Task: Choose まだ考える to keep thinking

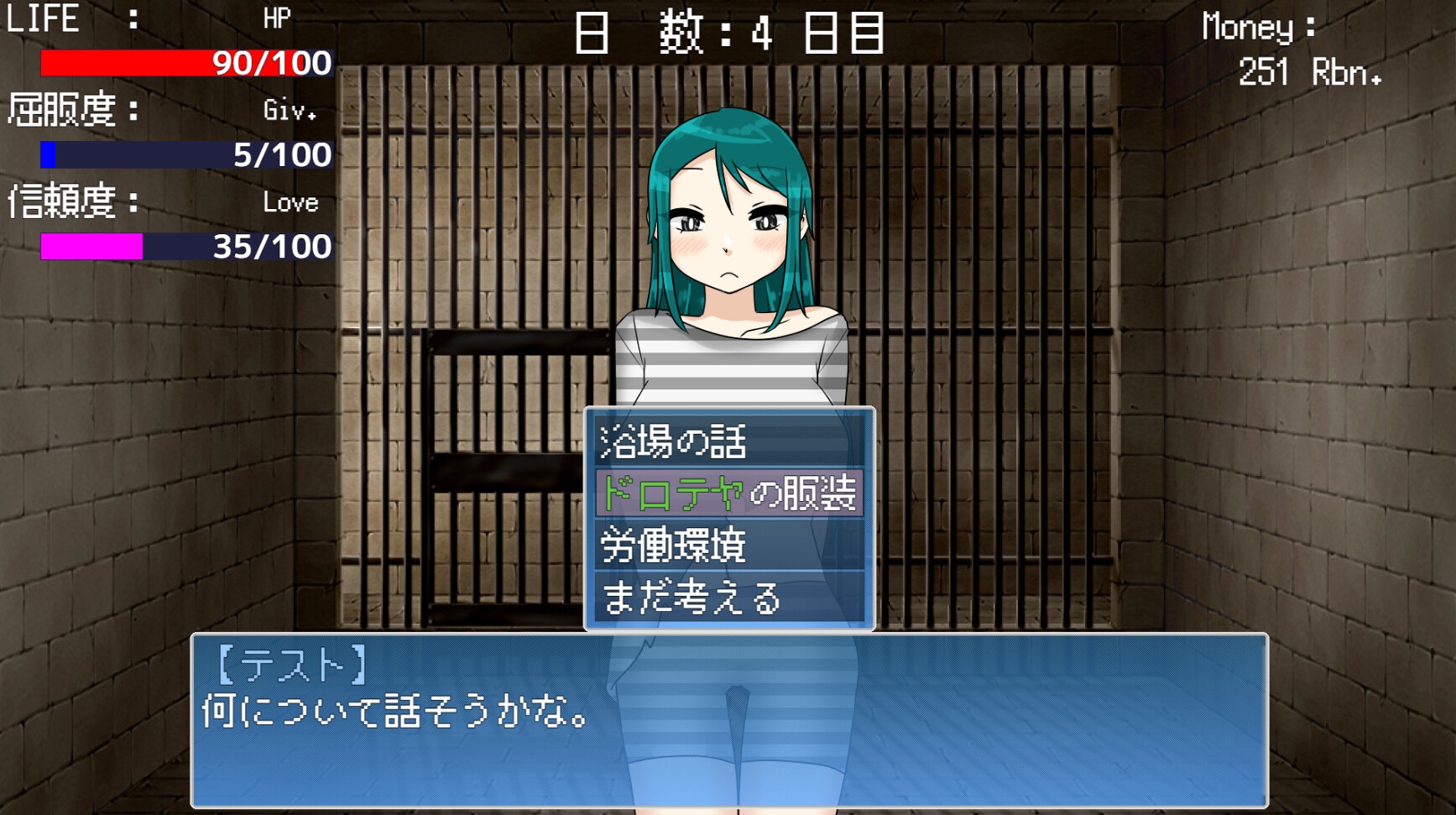Action: (728, 598)
